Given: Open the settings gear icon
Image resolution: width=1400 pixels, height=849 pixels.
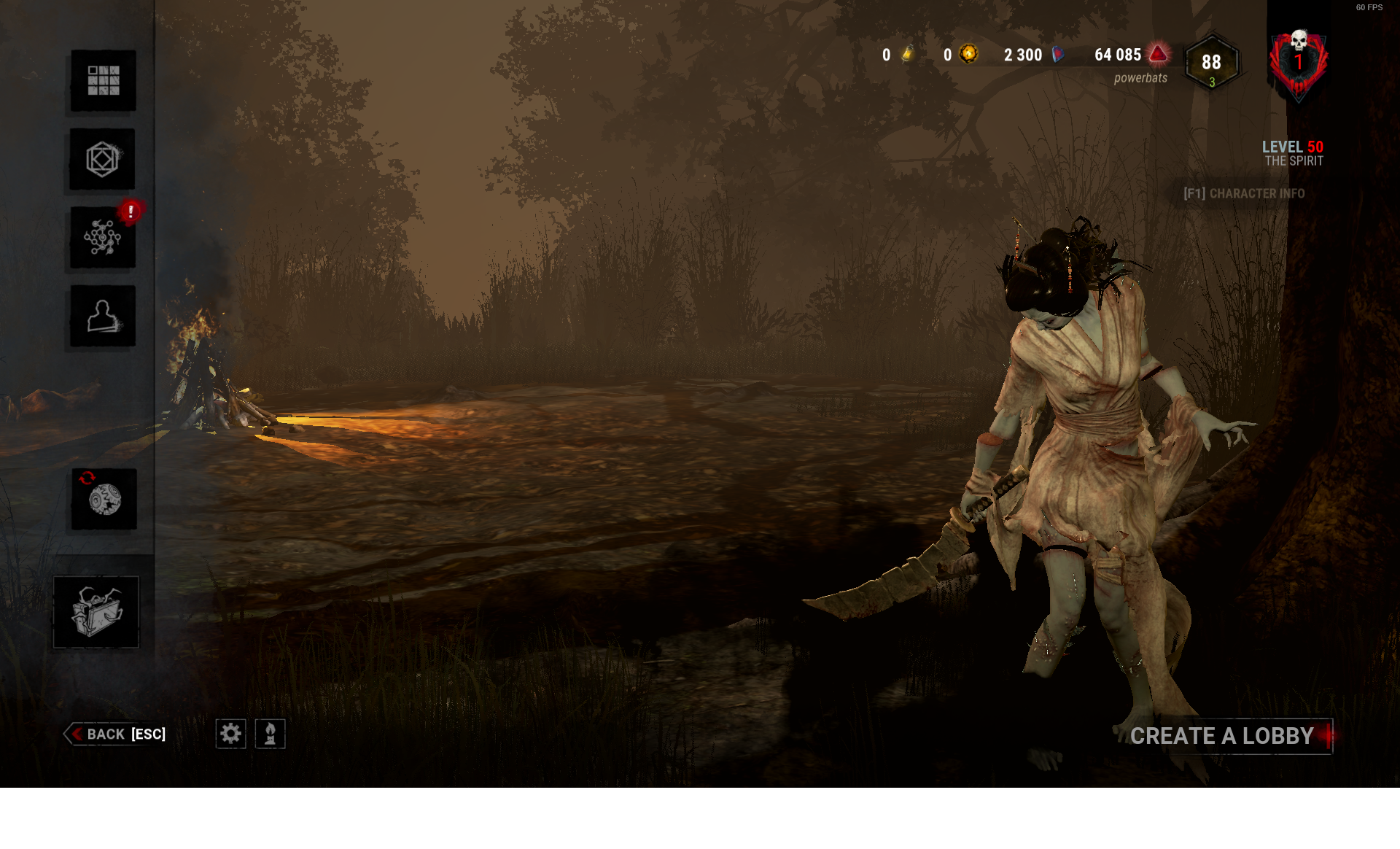Looking at the screenshot, I should (x=231, y=734).
